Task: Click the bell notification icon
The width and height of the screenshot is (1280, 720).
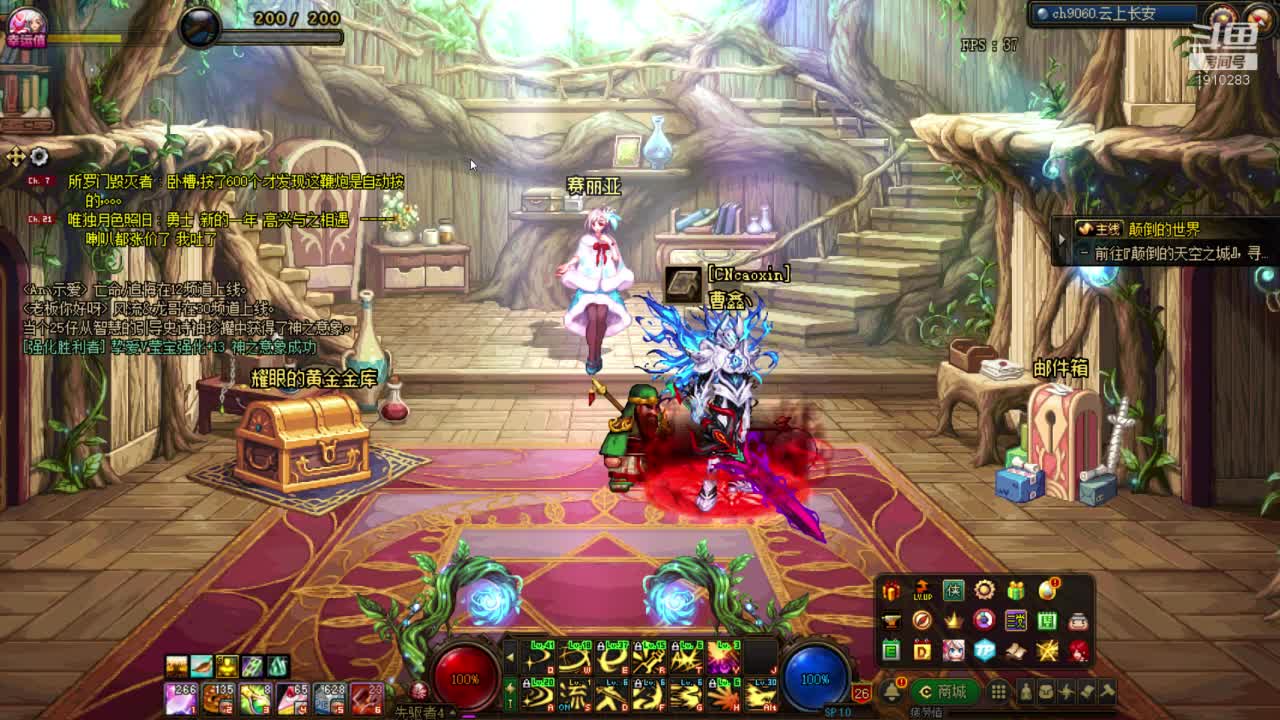Action: coord(890,692)
